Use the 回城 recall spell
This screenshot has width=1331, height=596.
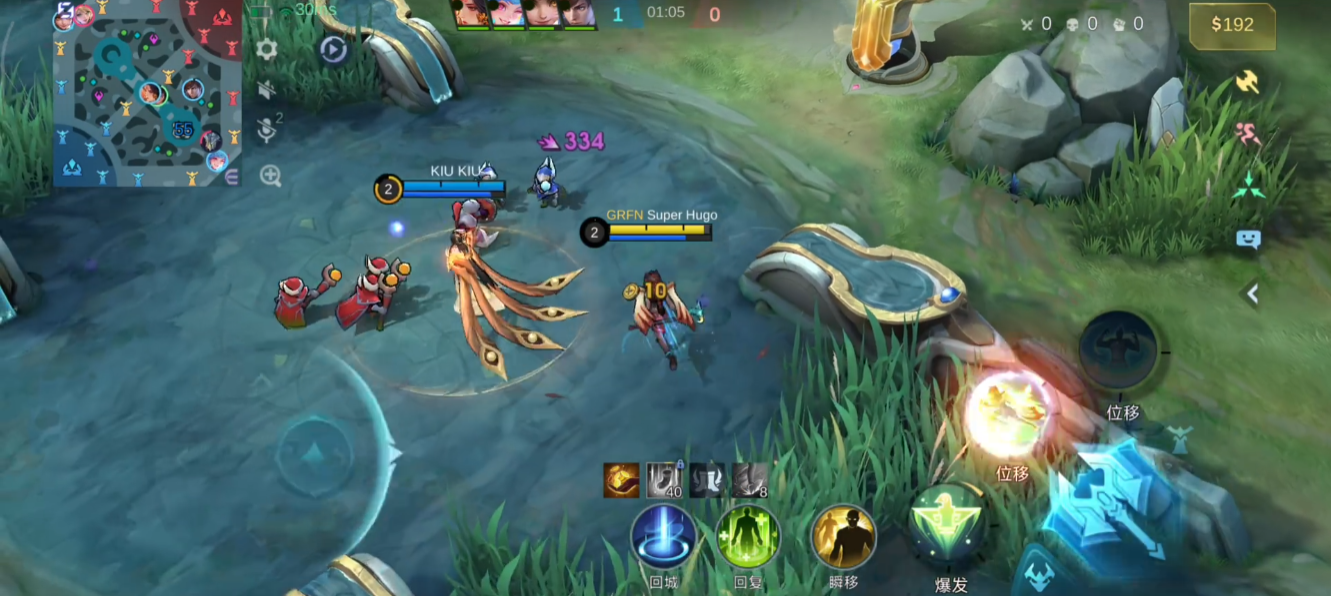(x=664, y=536)
